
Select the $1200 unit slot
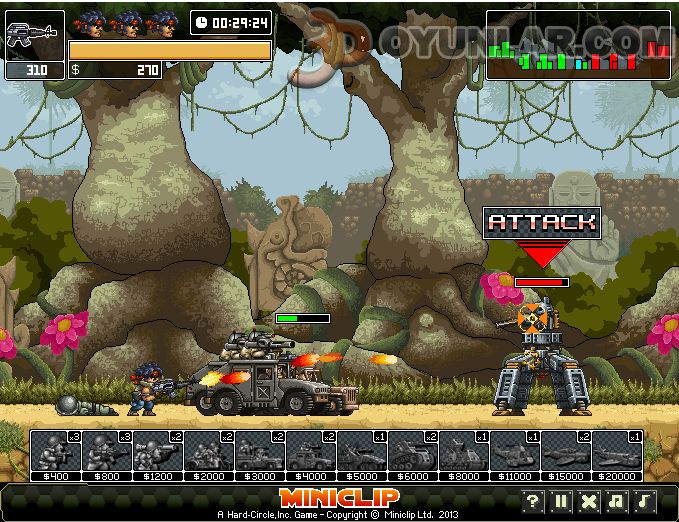click(x=158, y=451)
